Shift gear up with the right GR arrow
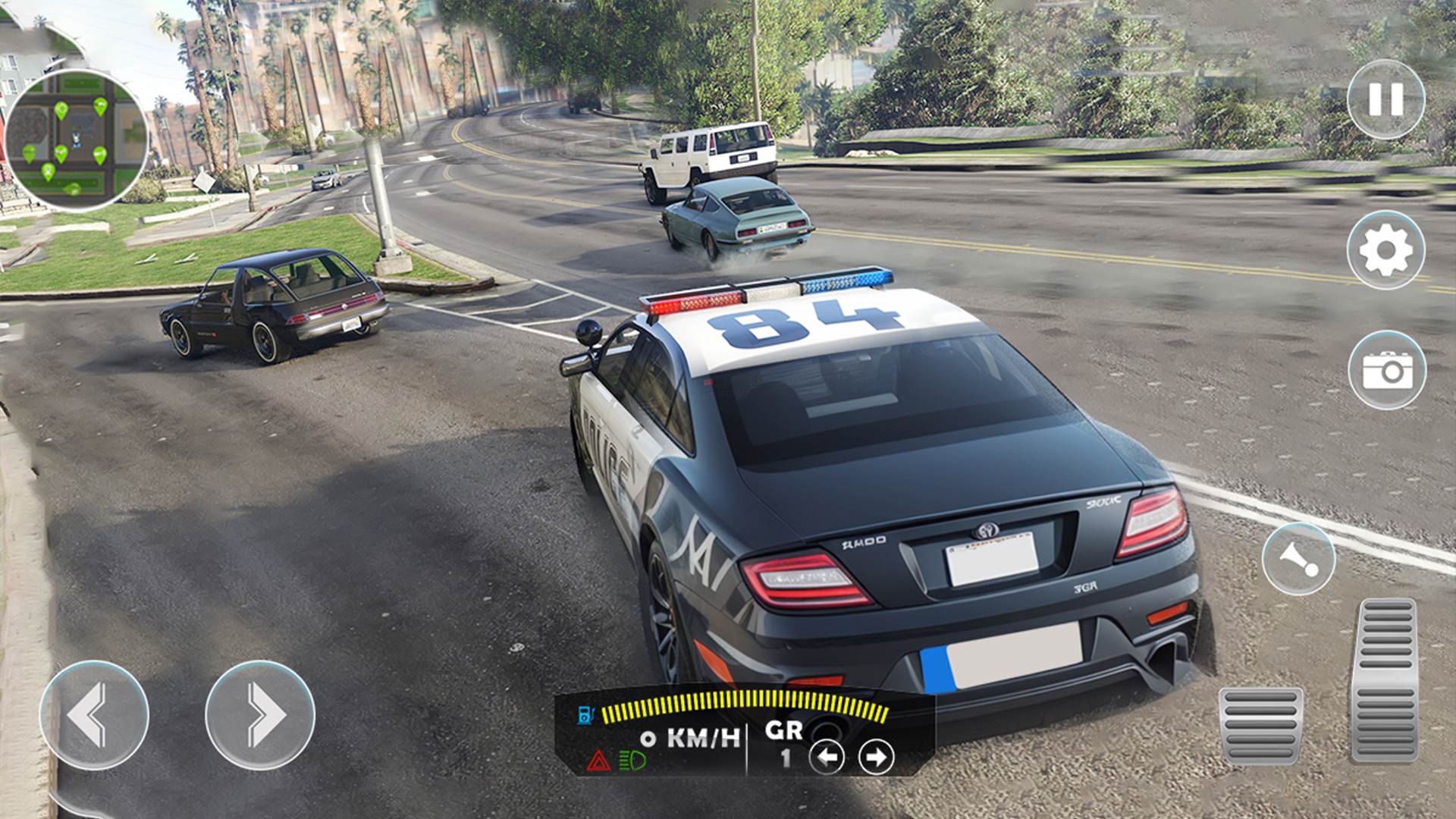Viewport: 1456px width, 819px height. 877,756
